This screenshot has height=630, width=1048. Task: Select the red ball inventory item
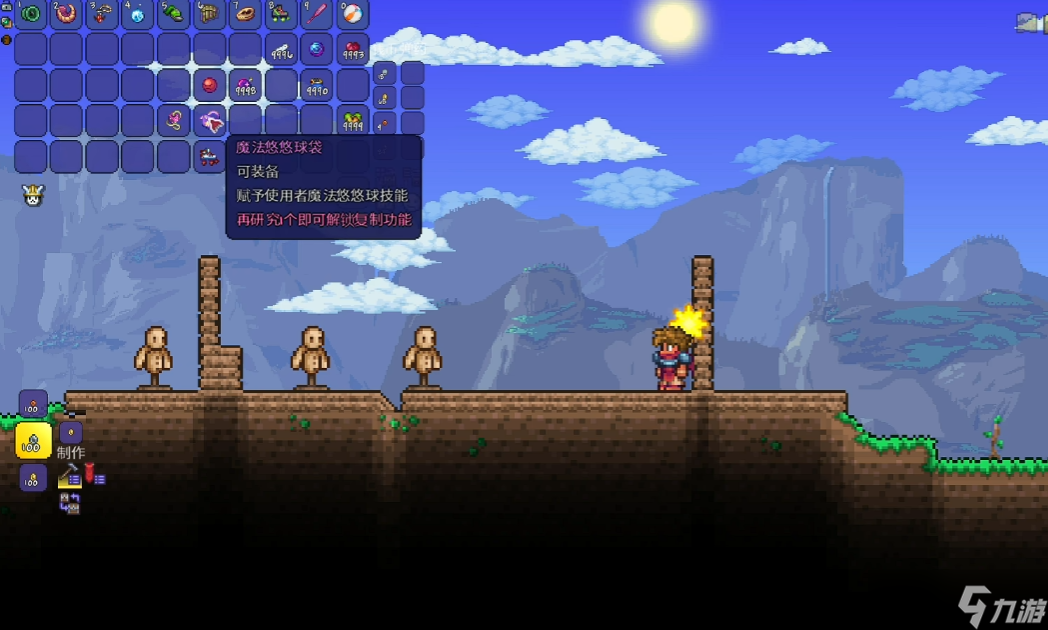pyautogui.click(x=210, y=85)
